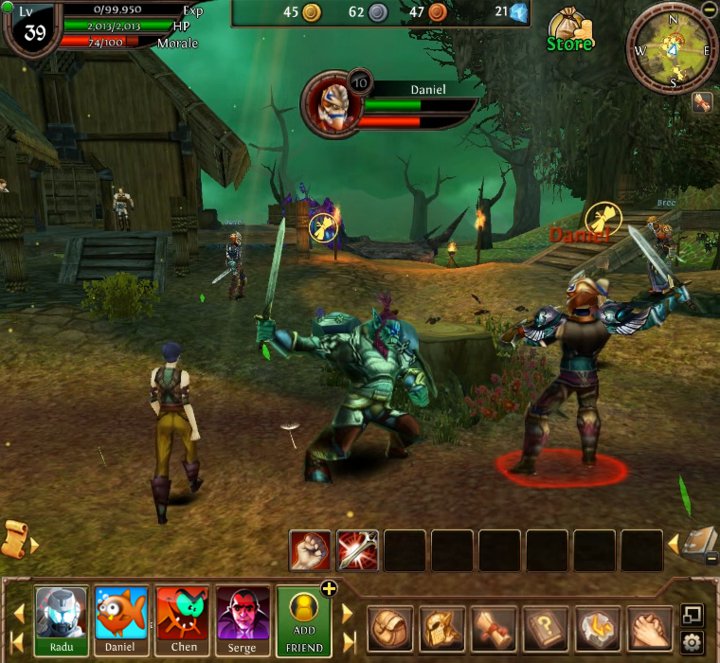The image size is (720, 663).
Task: Select friend Daniel's fish portrait
Action: point(121,613)
